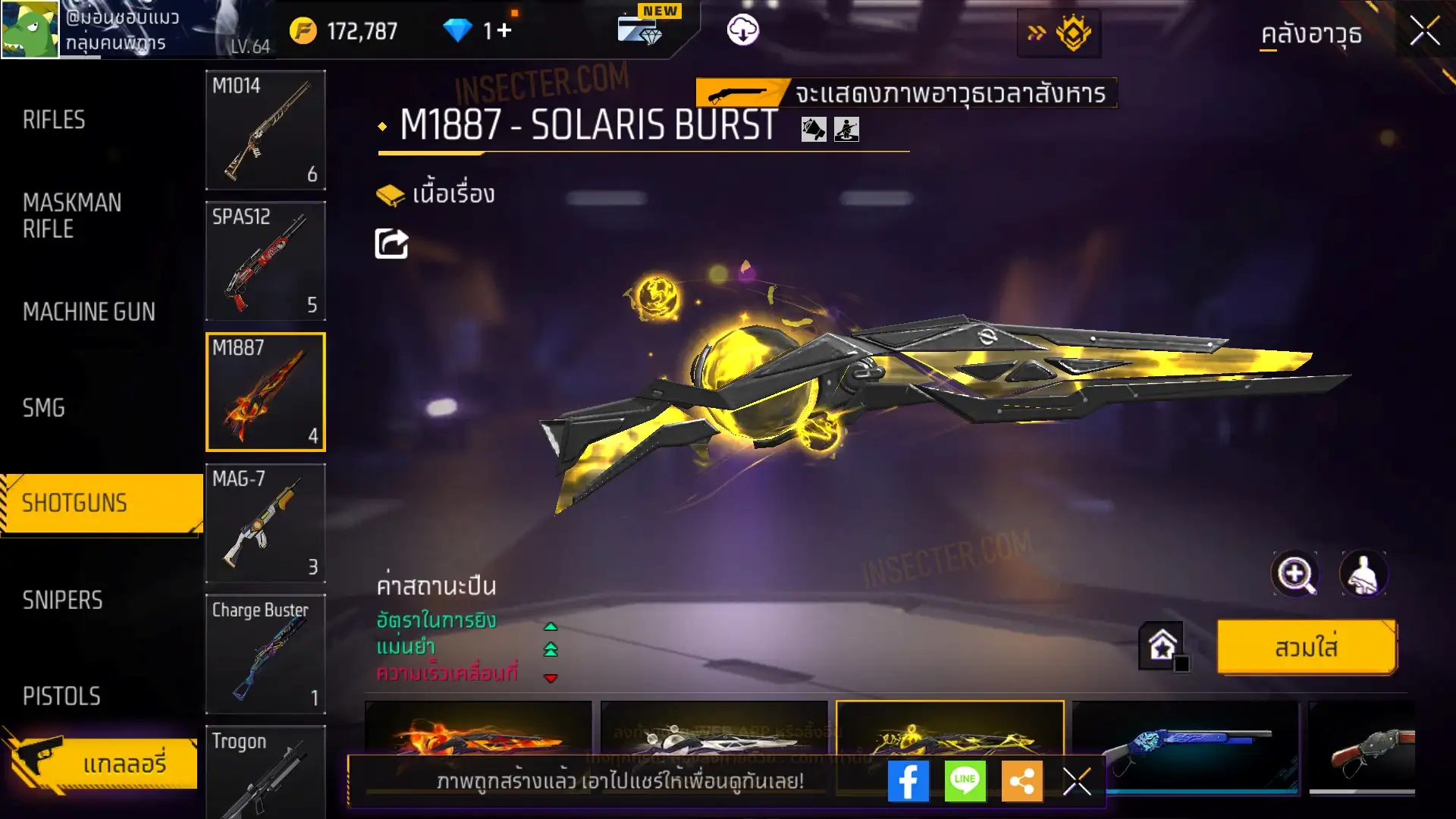Add diamonds with the plus button

[x=504, y=30]
